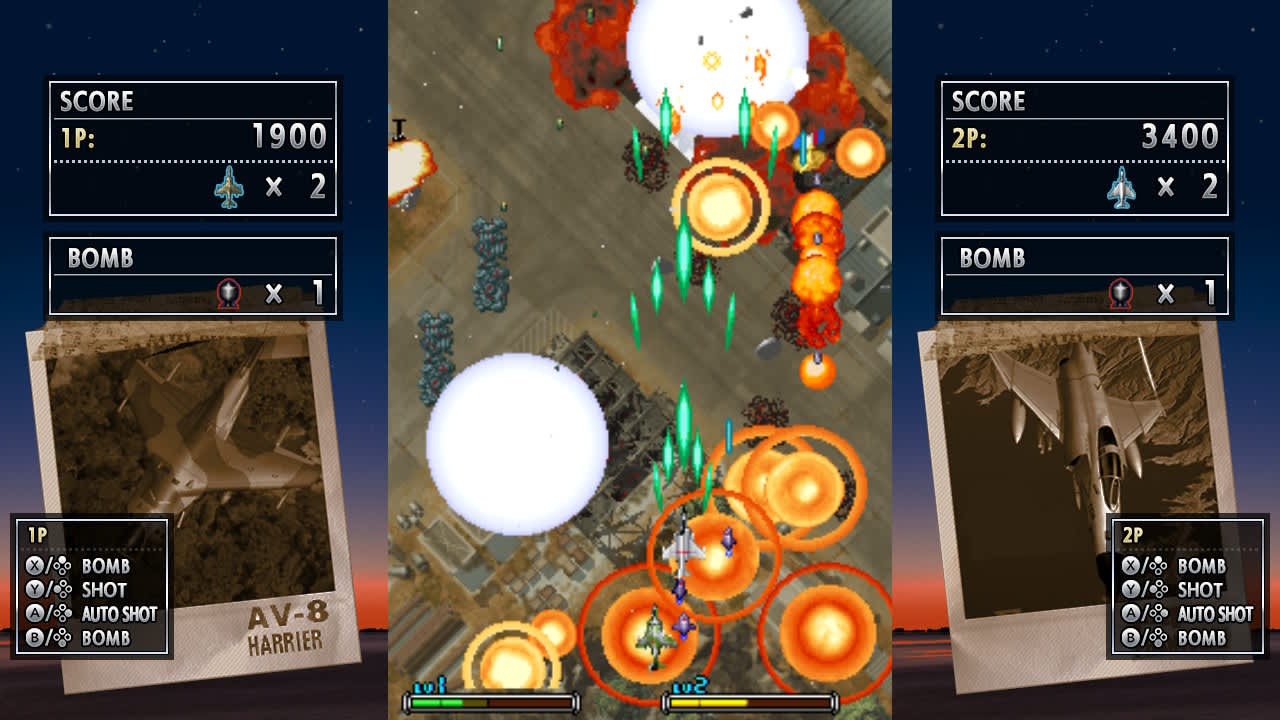Select the 1P plane life icon

click(x=231, y=186)
